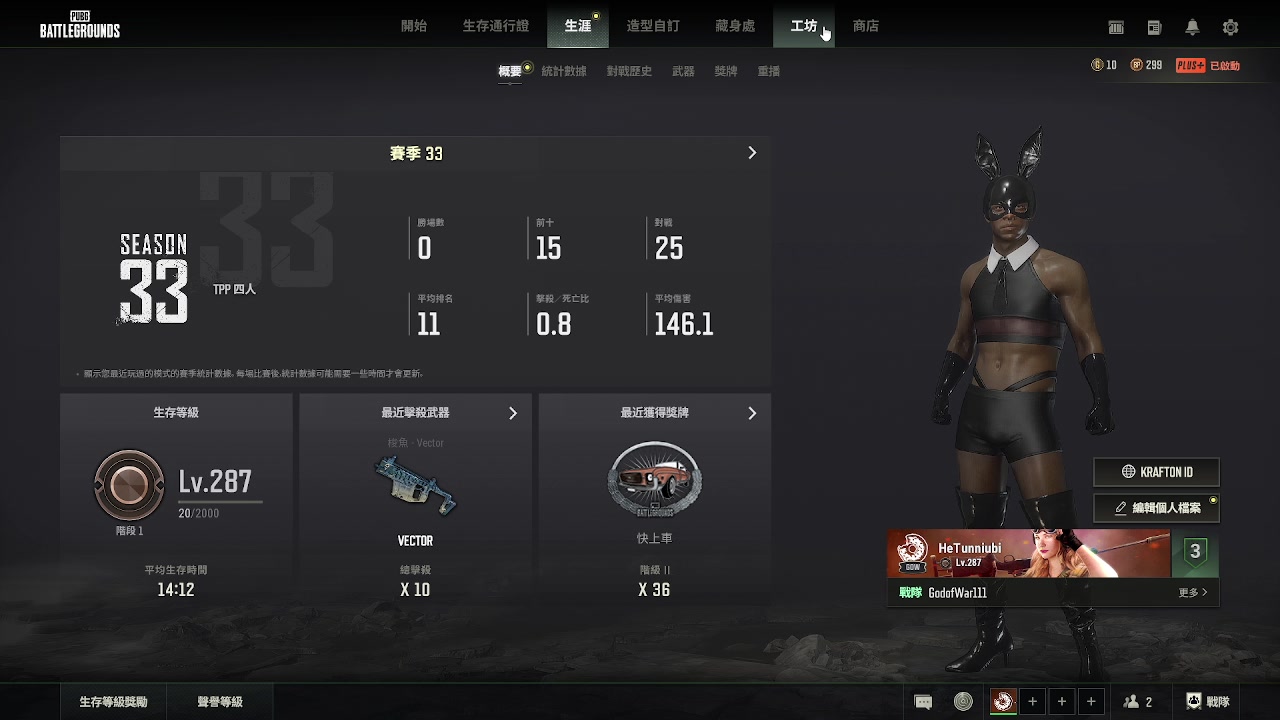
Task: Expand the 賽季 33 season arrow
Action: coord(752,153)
